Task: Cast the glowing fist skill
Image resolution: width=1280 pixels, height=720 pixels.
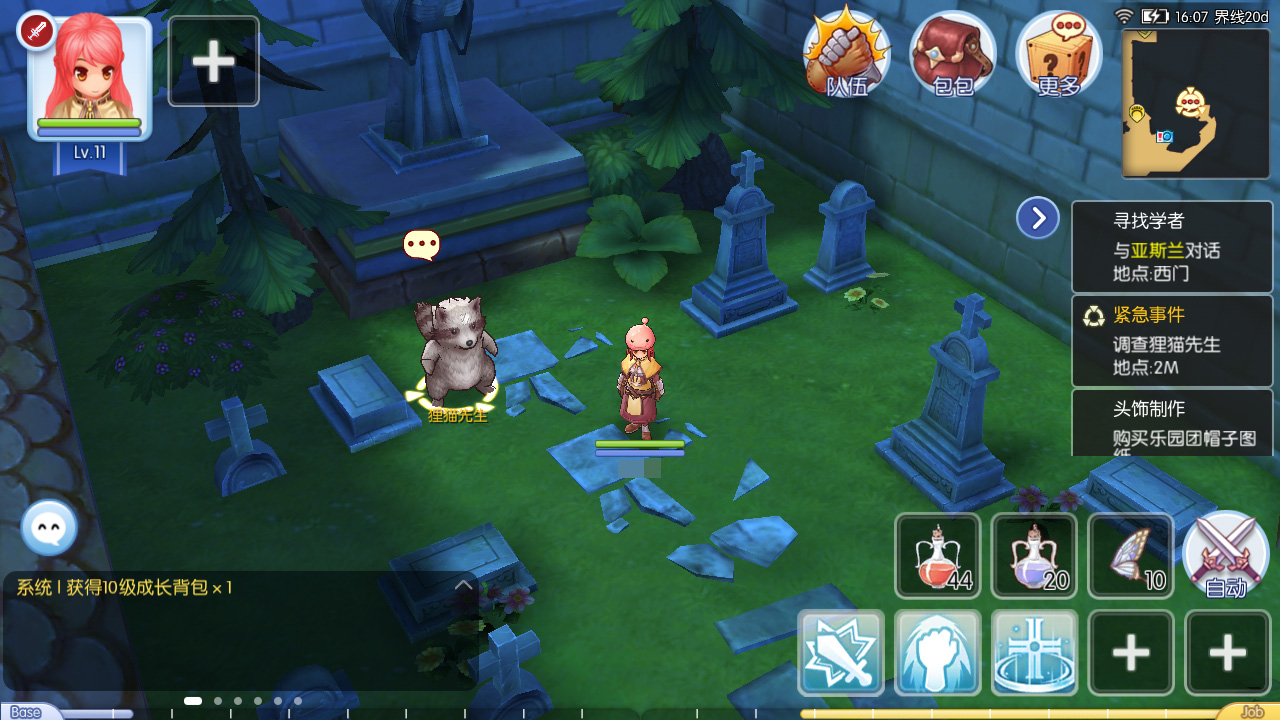Action: (x=938, y=653)
